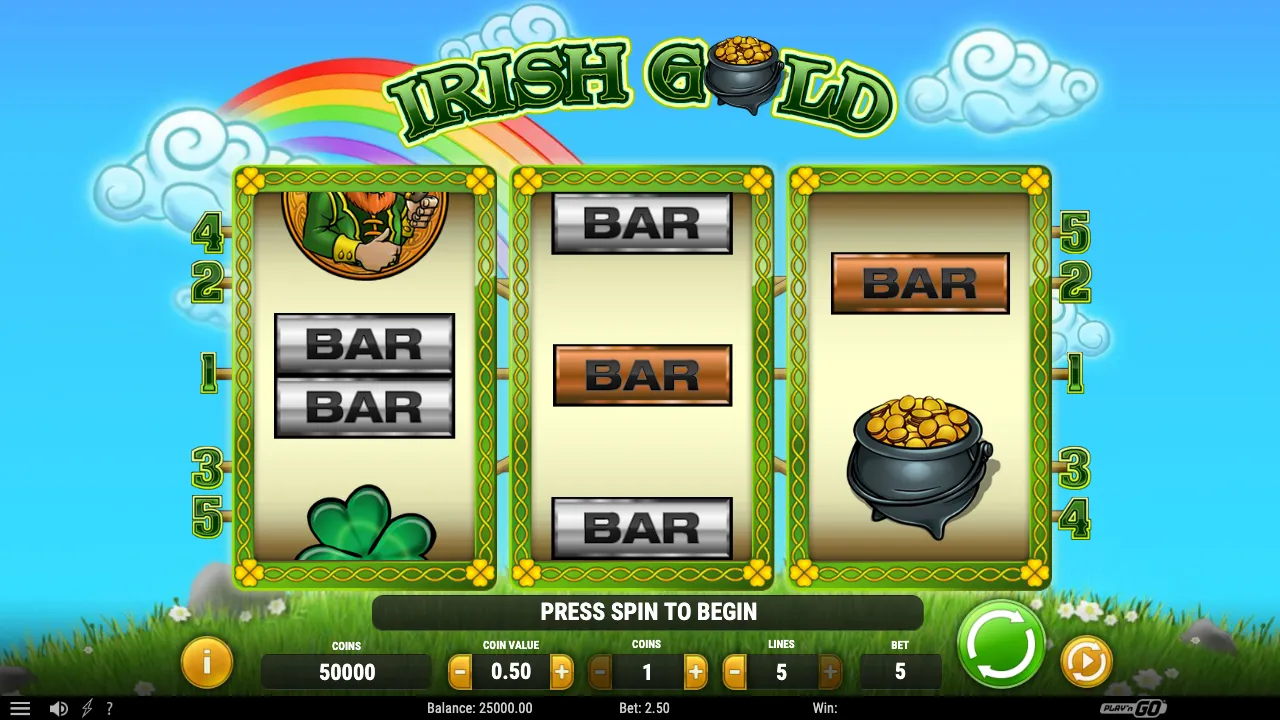Open the help screen via the question mark
Screen dimensions: 1280x720
tap(110, 708)
